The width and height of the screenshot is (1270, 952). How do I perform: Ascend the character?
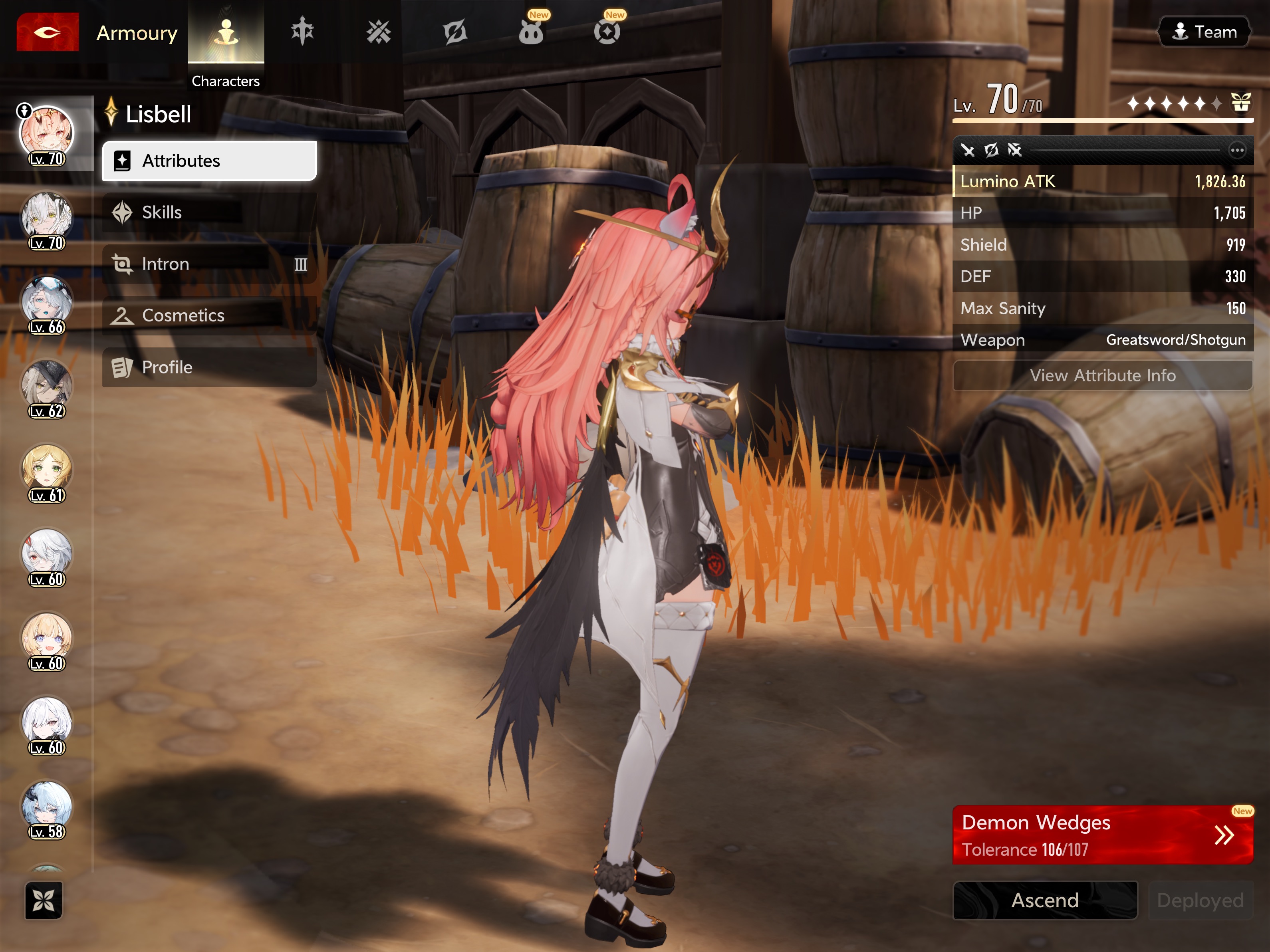(1044, 900)
